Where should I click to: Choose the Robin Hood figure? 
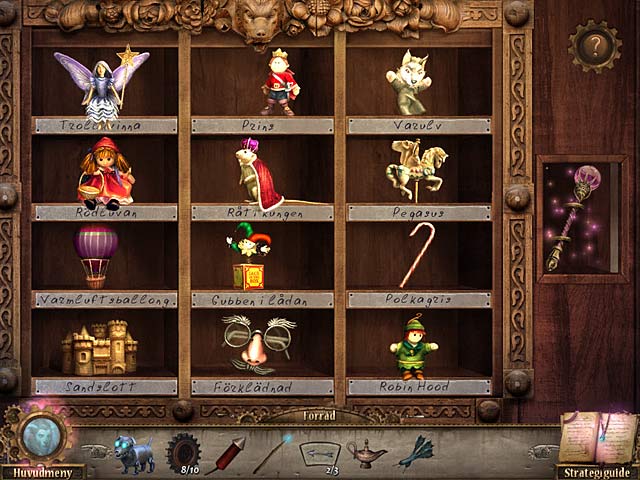pyautogui.click(x=413, y=346)
